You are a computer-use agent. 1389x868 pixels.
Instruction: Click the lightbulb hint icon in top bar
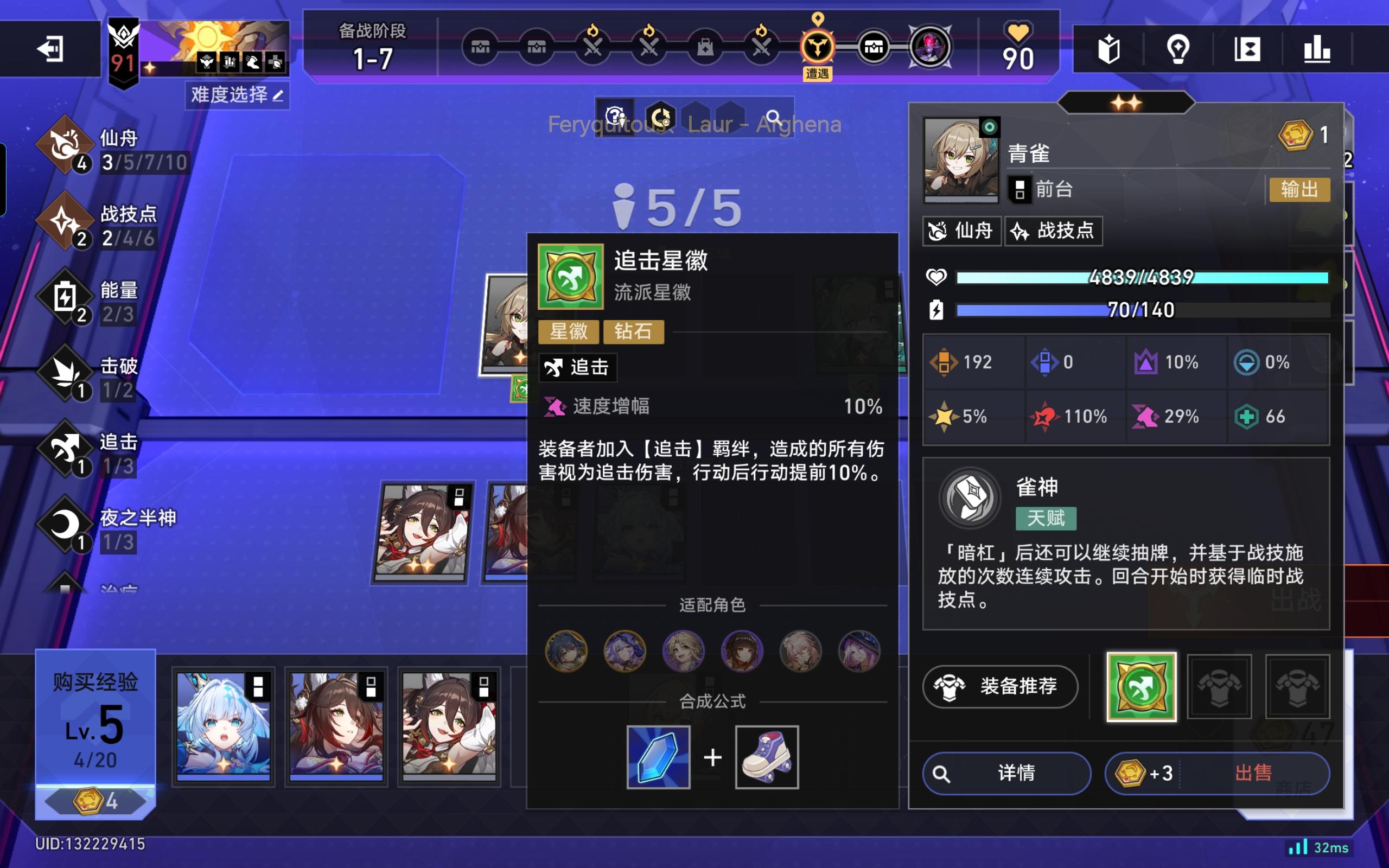tap(1178, 50)
